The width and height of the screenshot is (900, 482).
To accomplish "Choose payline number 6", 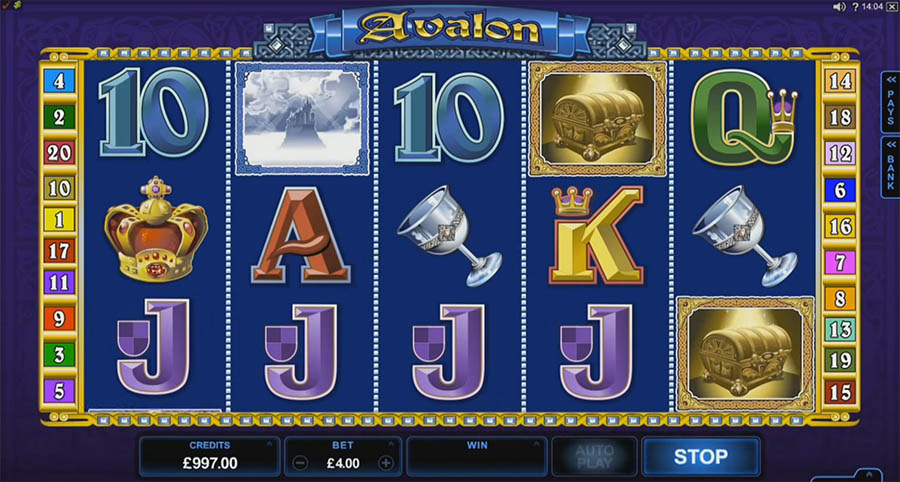I will click(839, 187).
